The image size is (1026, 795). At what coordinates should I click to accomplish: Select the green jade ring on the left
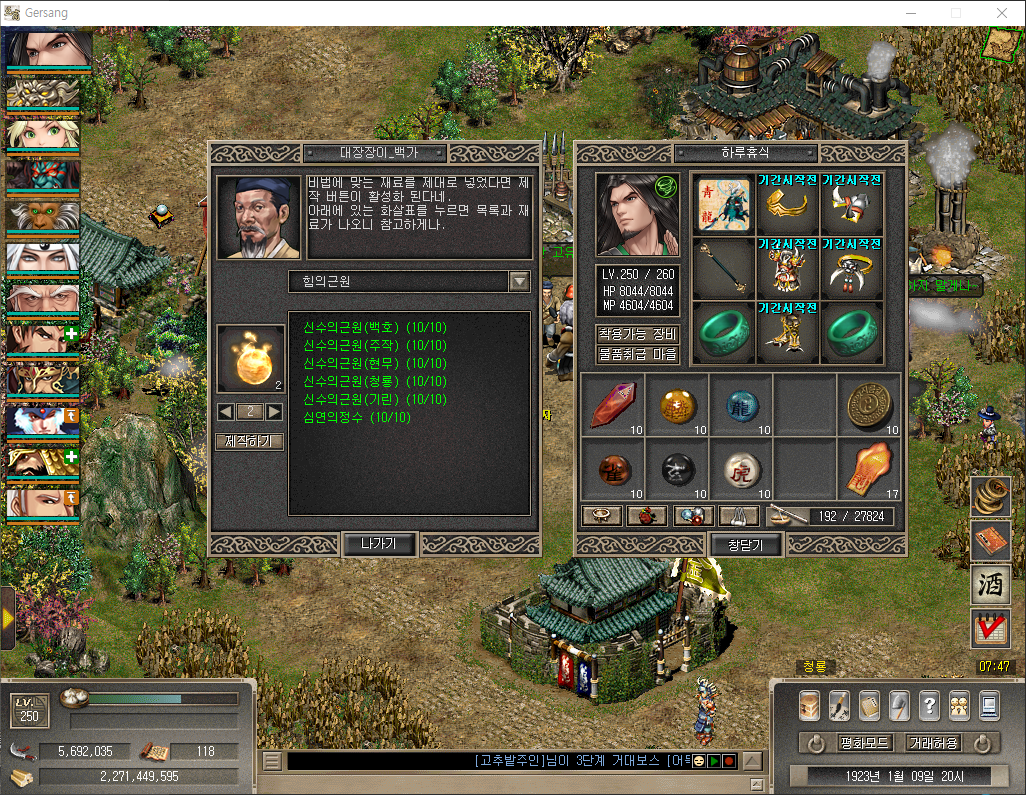tap(723, 330)
